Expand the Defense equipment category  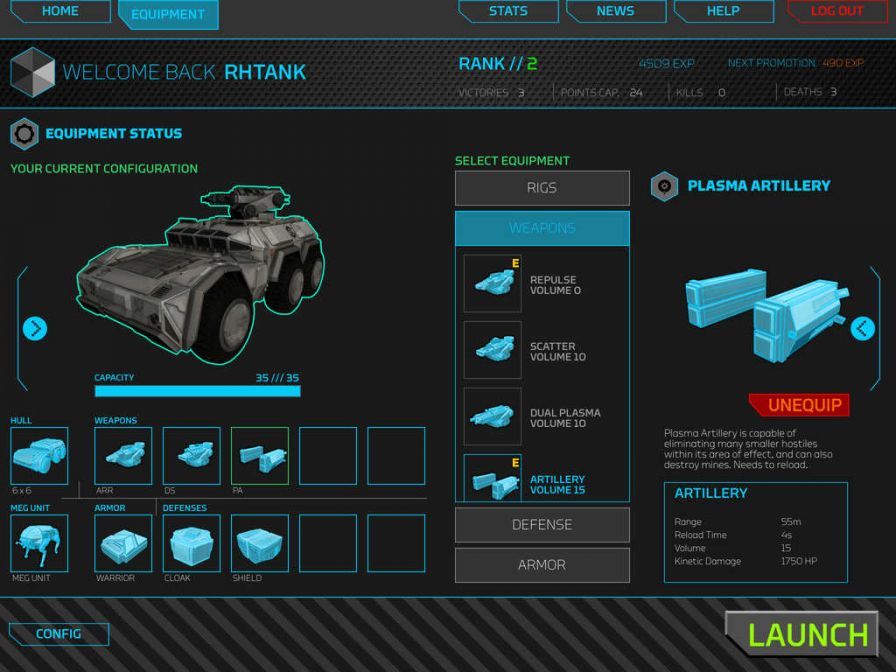[x=542, y=525]
